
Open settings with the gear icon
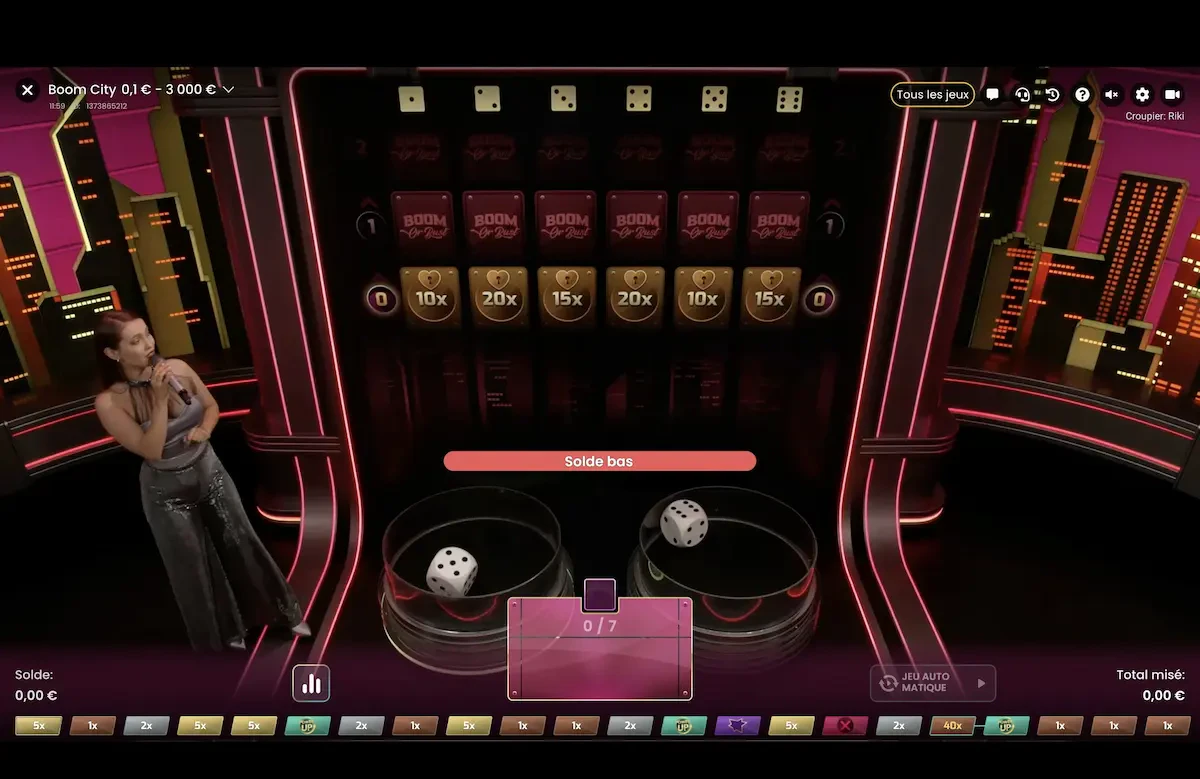[1142, 95]
